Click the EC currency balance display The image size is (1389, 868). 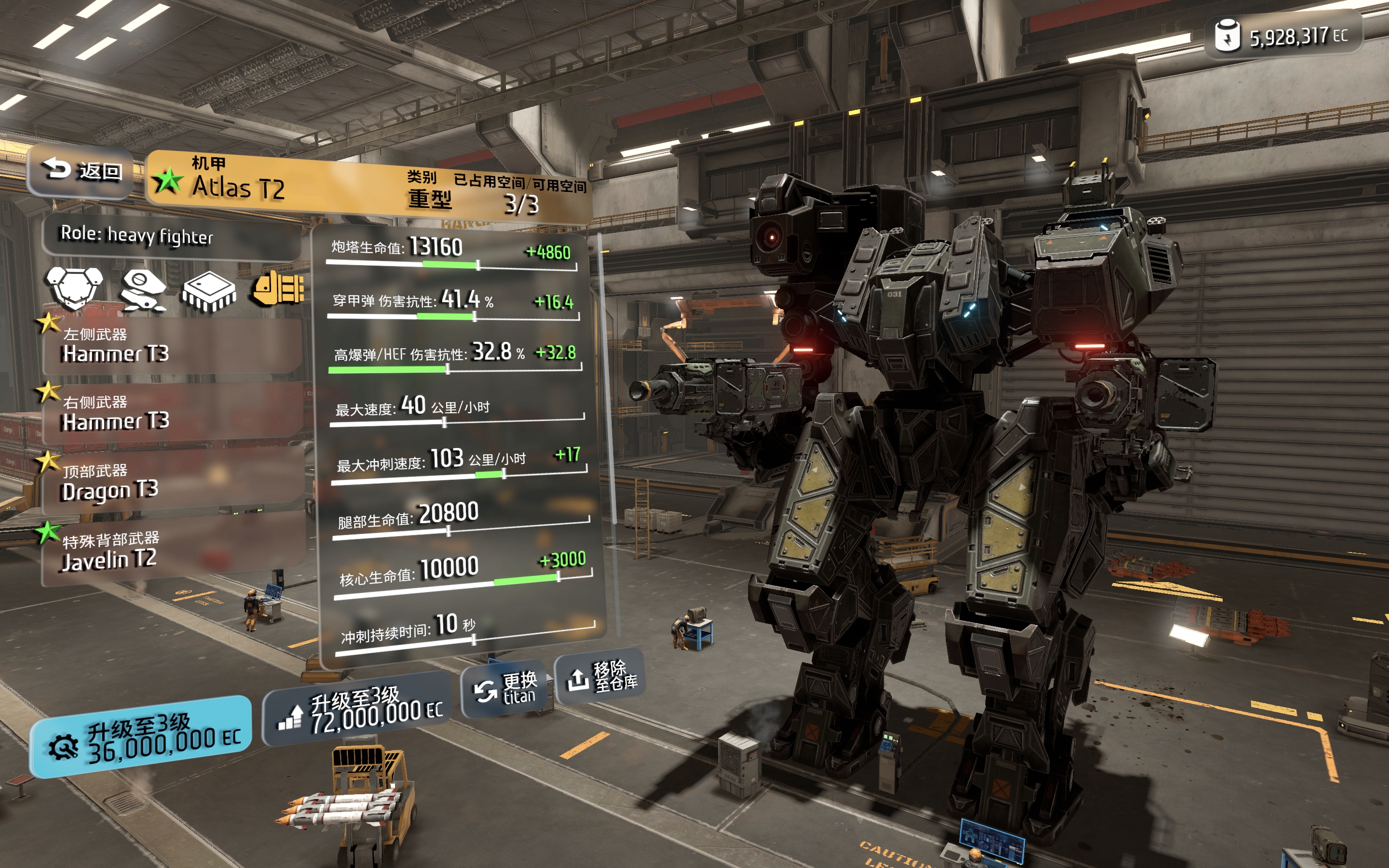tap(1282, 37)
